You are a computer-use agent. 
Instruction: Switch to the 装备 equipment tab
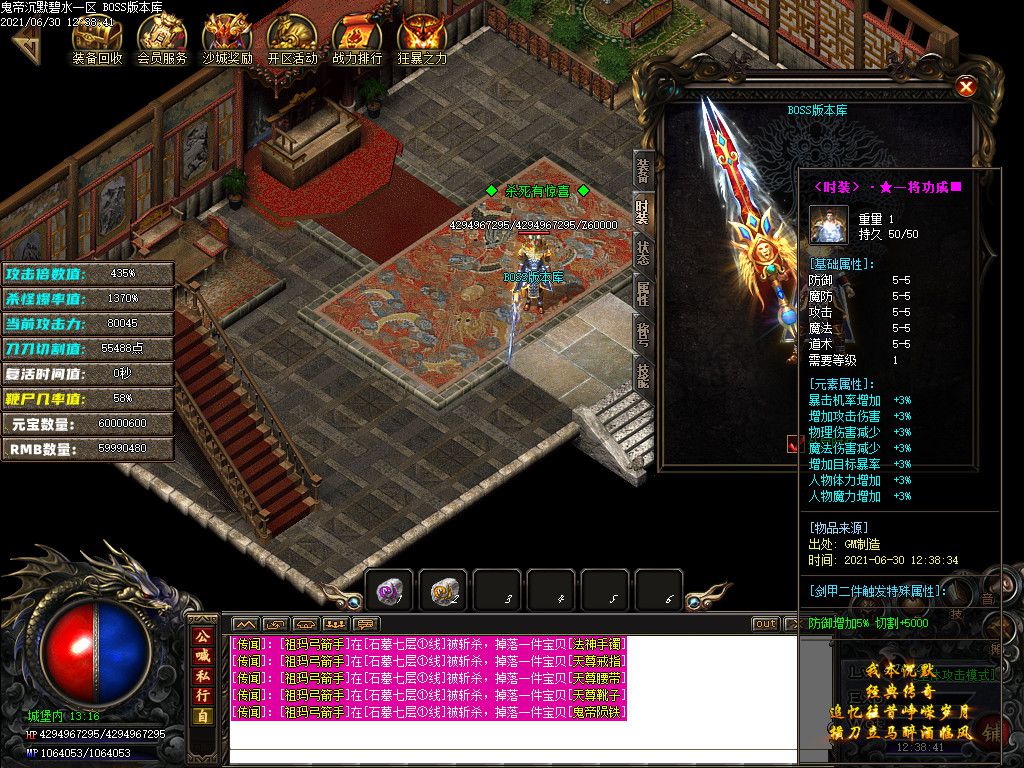tap(644, 170)
